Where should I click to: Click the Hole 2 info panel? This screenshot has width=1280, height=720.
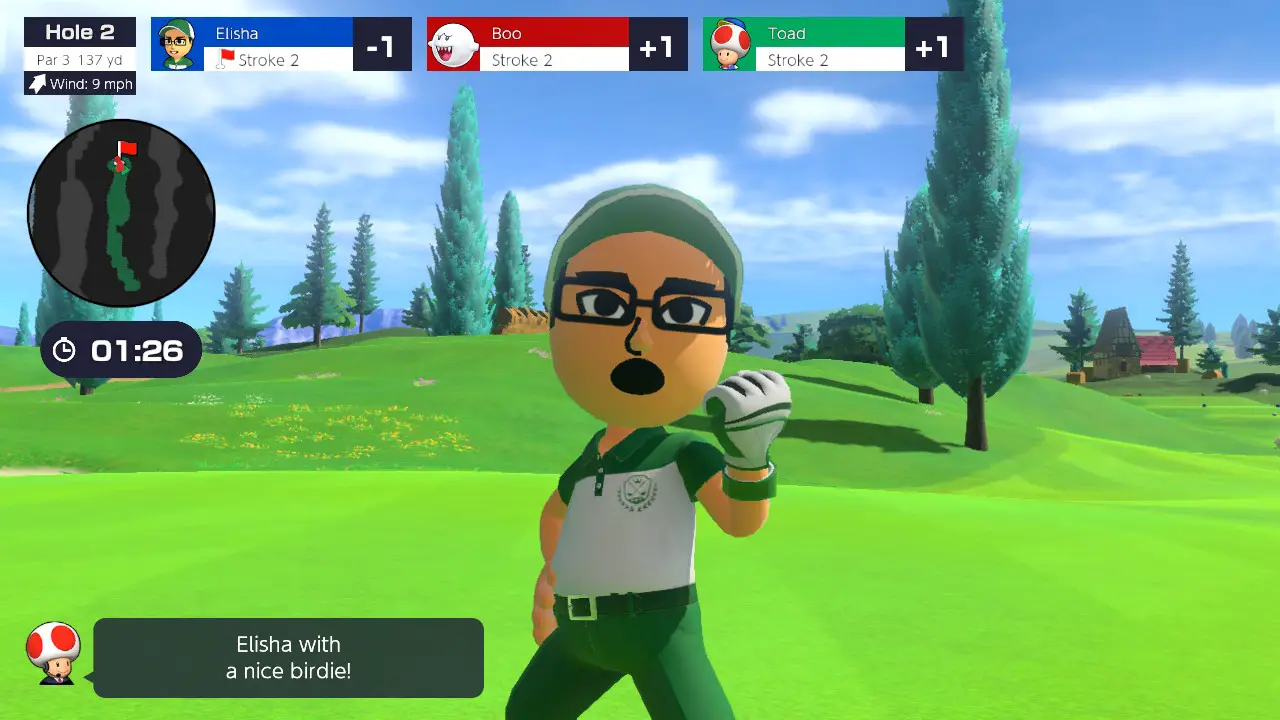coord(80,45)
